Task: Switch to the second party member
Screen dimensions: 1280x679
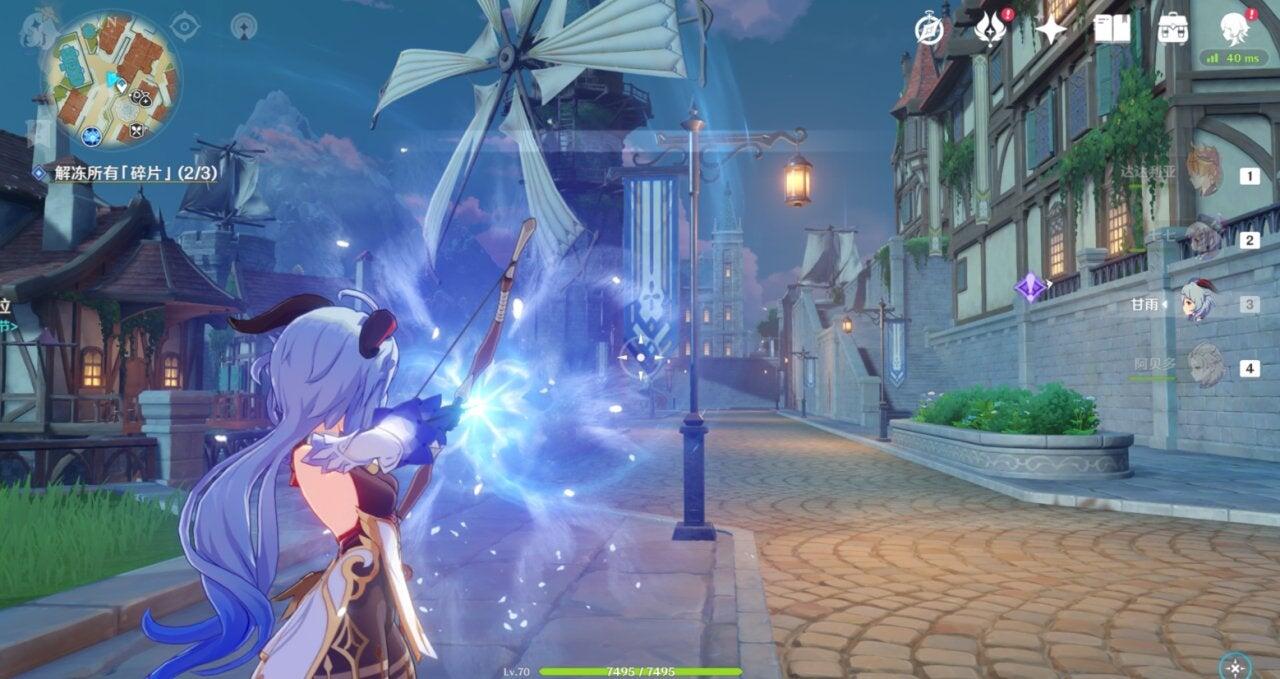Action: pos(1204,238)
